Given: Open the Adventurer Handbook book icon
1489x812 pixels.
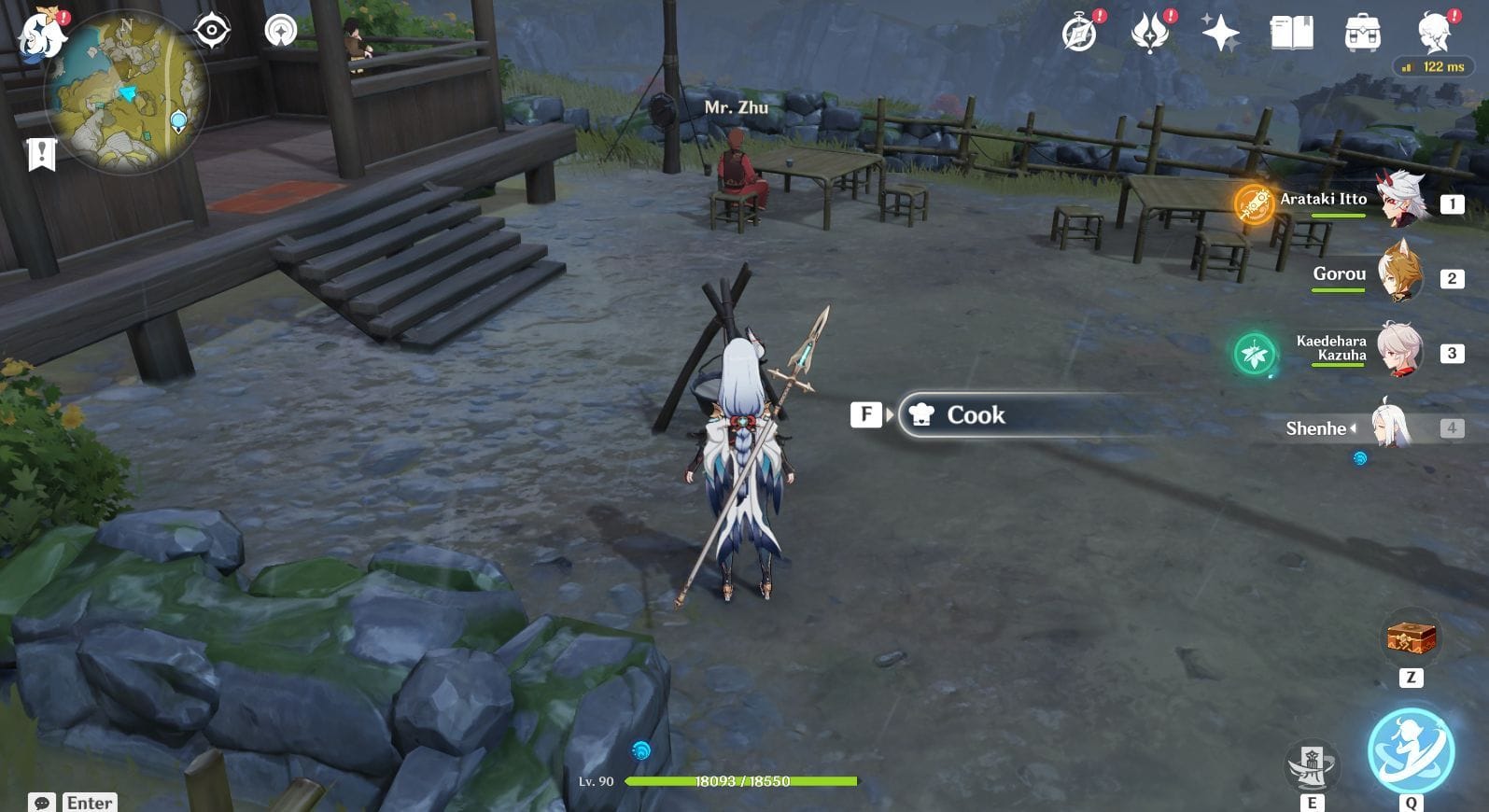Looking at the screenshot, I should tap(1291, 34).
